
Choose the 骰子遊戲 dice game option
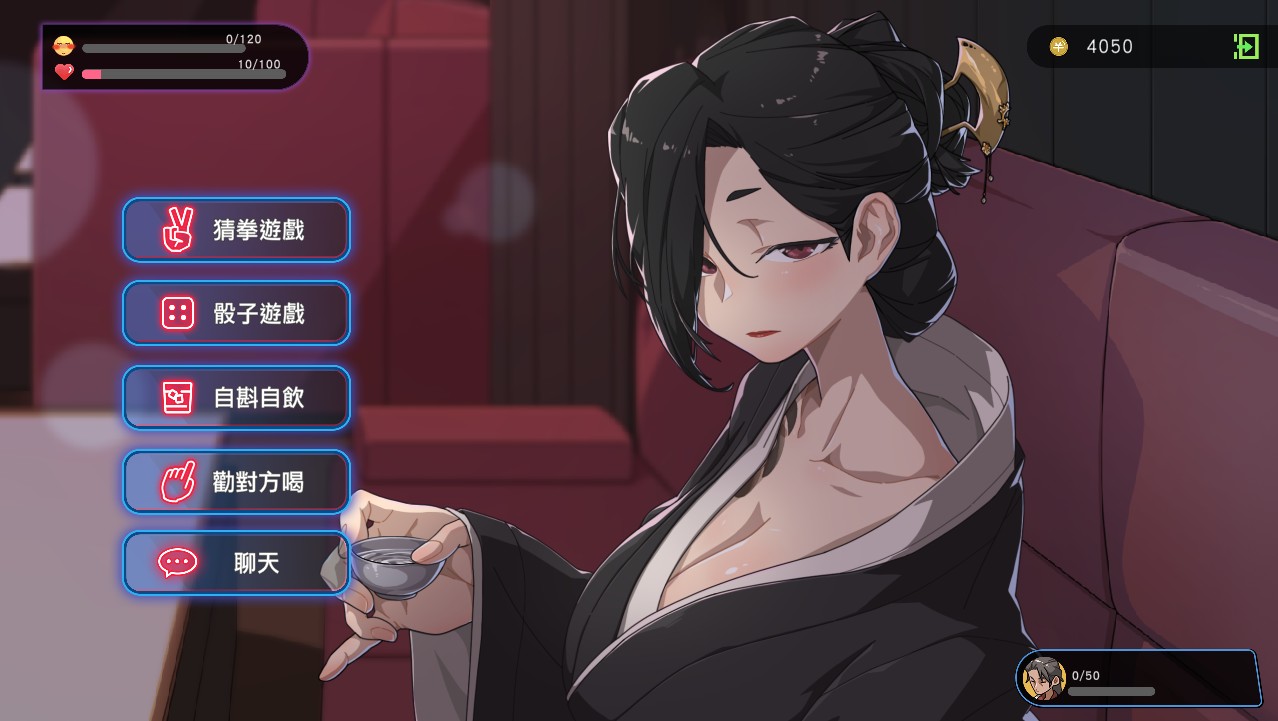(x=236, y=314)
